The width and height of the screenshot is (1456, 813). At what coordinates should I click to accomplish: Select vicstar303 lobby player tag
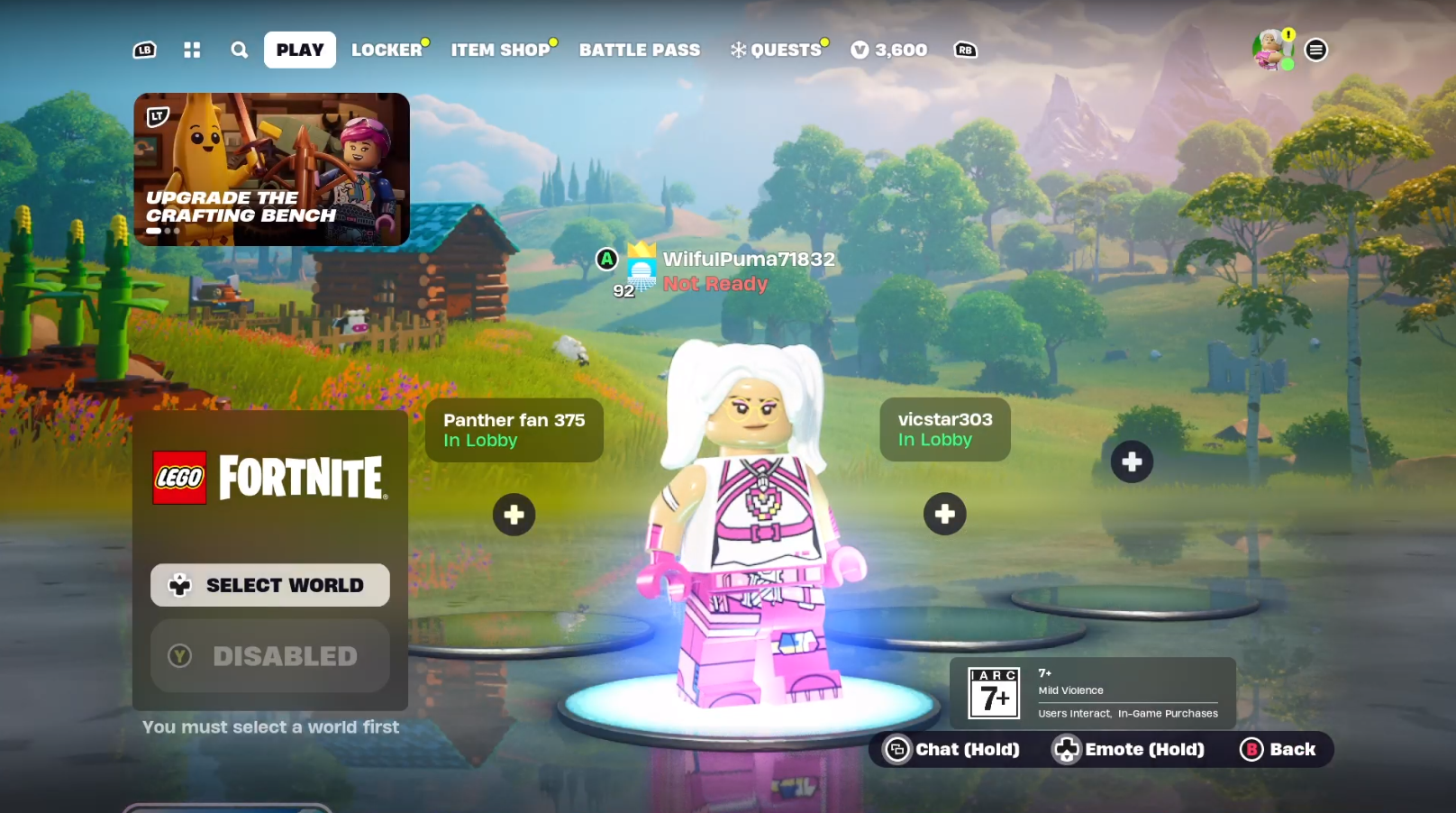[944, 429]
